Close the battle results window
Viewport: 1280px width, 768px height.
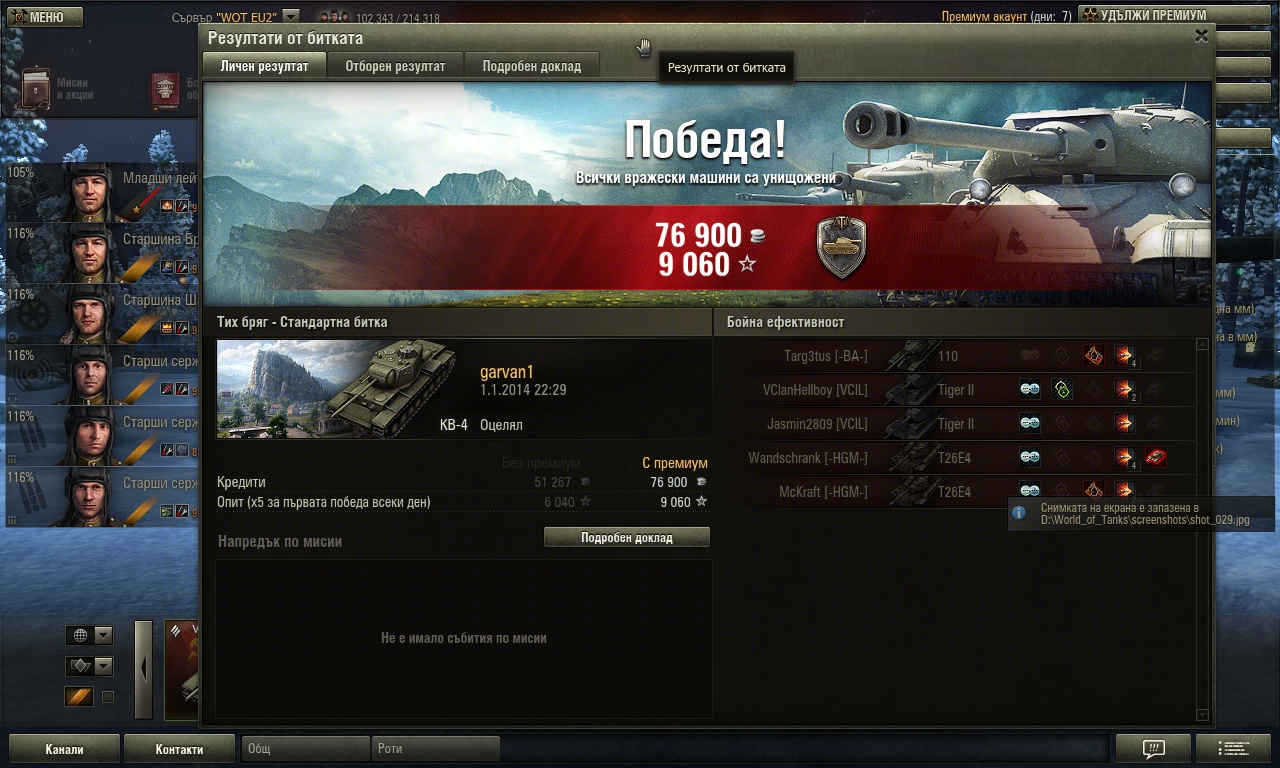tap(1201, 36)
